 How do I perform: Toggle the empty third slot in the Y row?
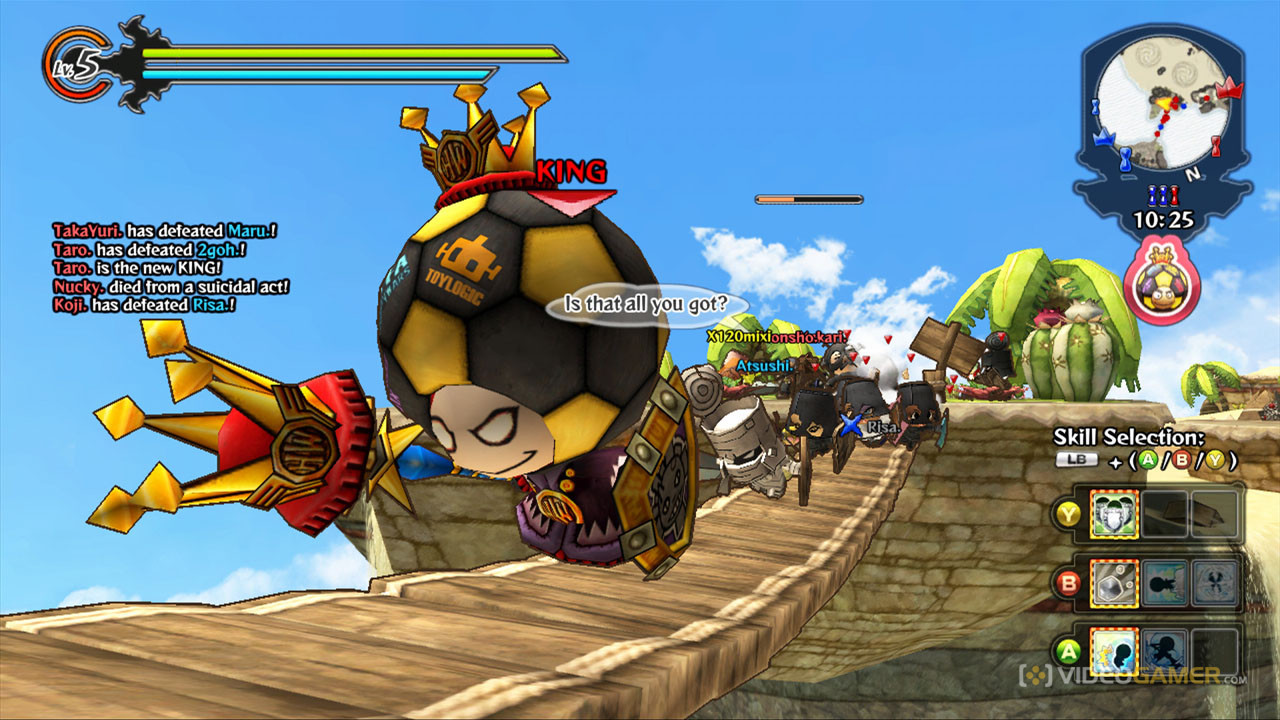tap(1213, 513)
